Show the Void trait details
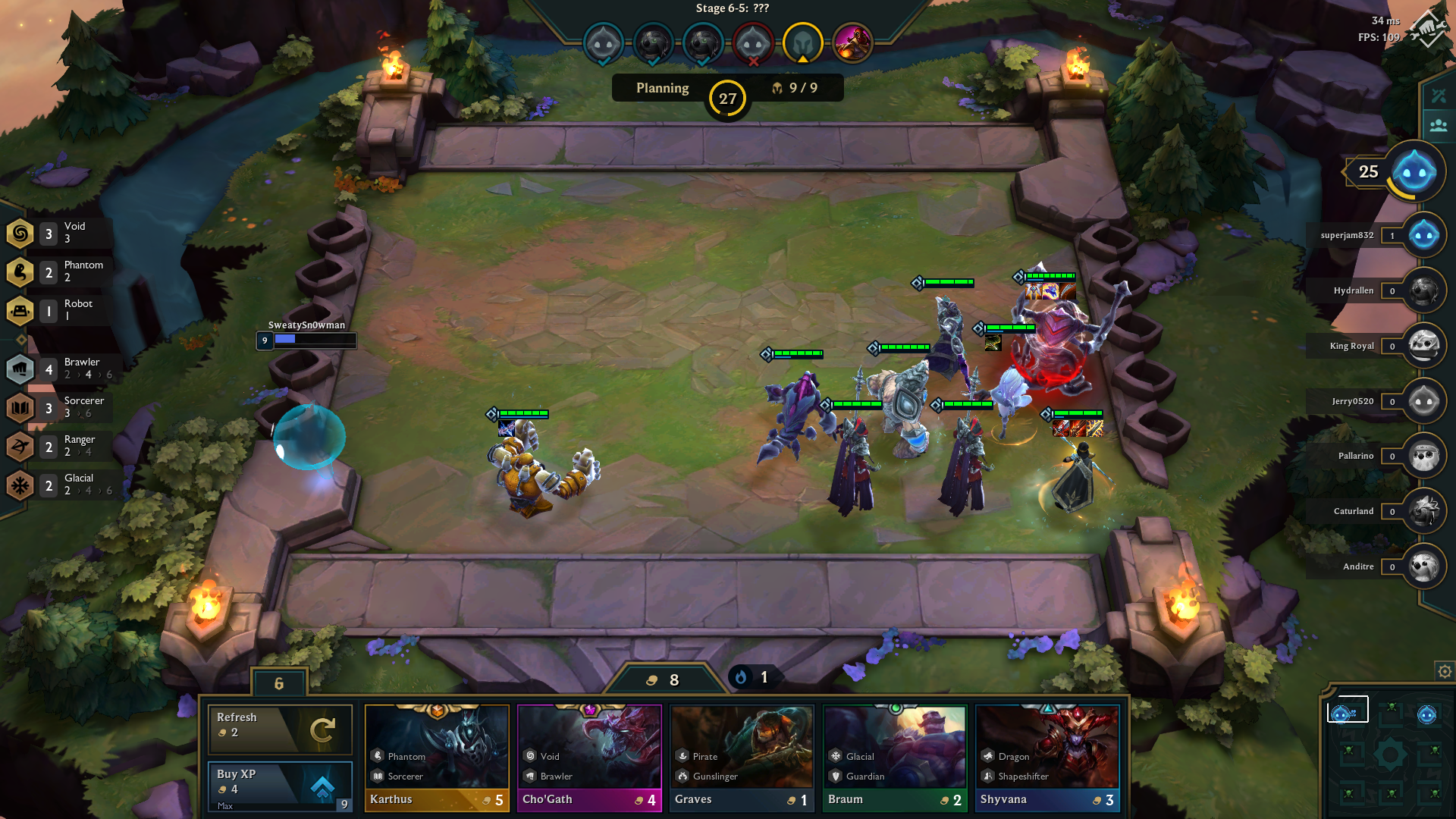 [x=59, y=233]
